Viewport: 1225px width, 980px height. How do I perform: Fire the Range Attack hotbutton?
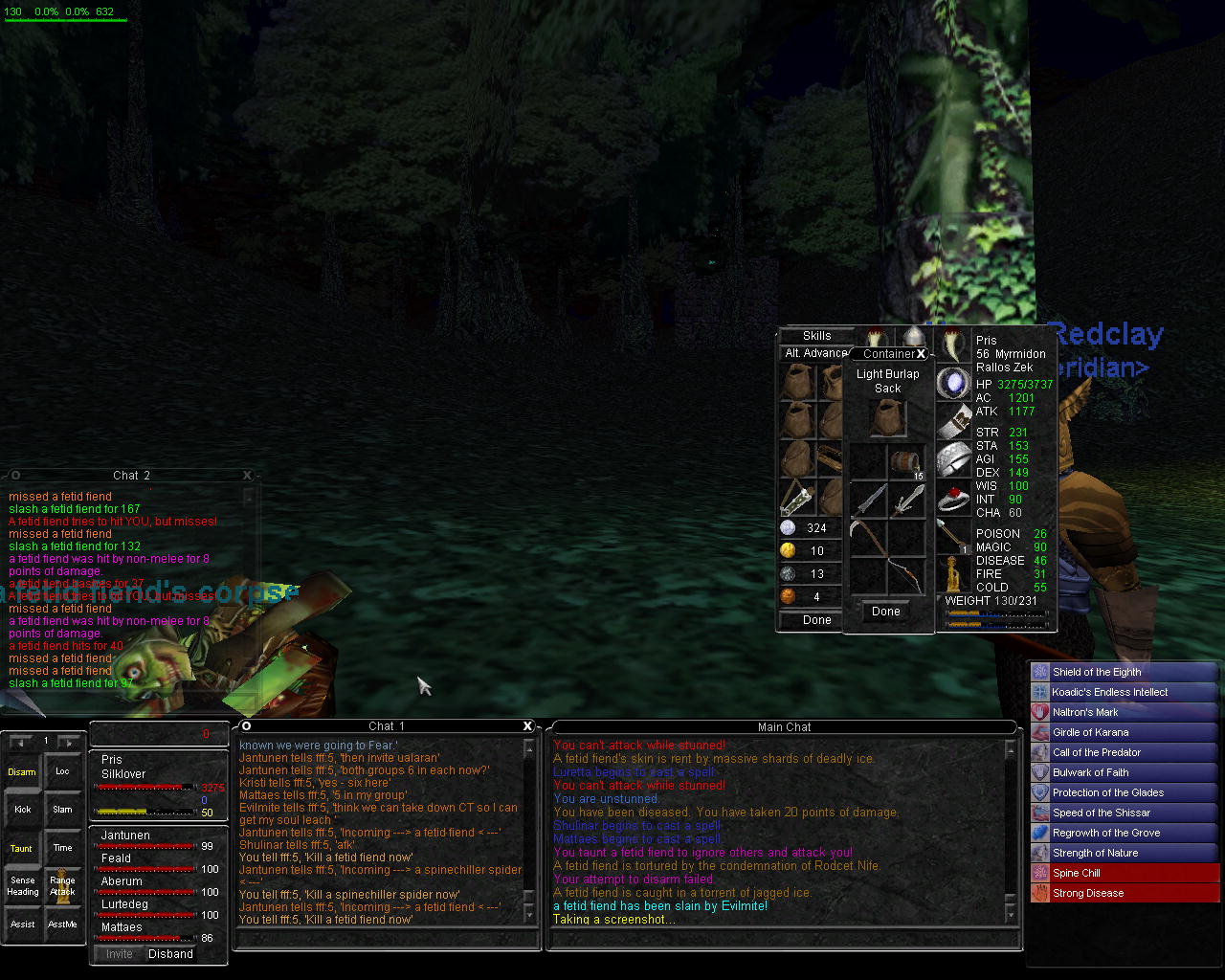[62, 886]
